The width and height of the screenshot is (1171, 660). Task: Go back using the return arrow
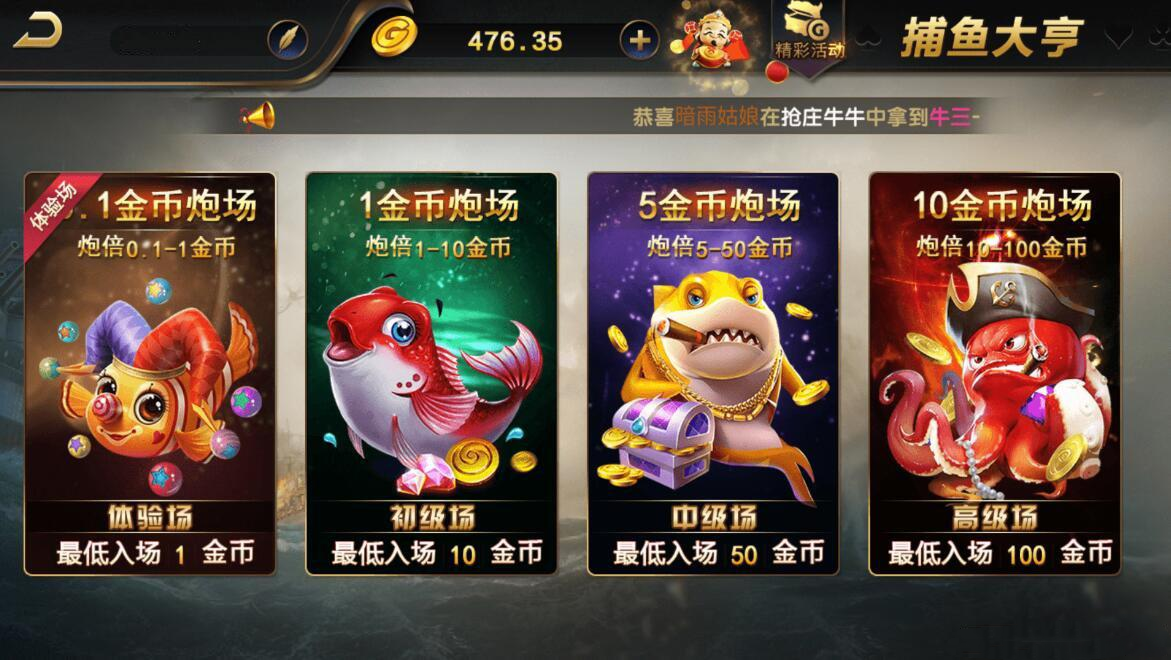38,32
